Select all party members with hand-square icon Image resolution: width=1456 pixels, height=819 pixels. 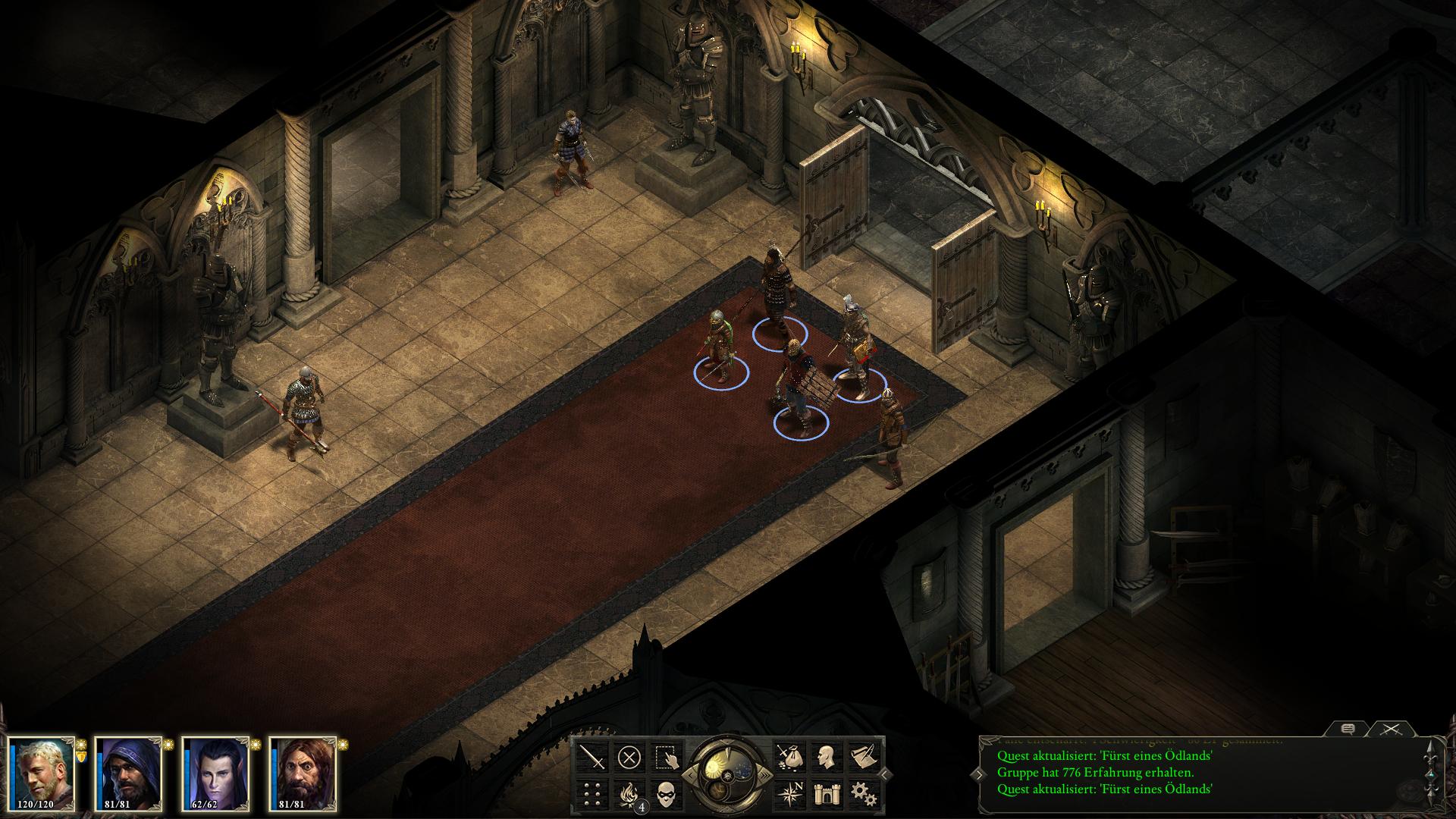(665, 757)
